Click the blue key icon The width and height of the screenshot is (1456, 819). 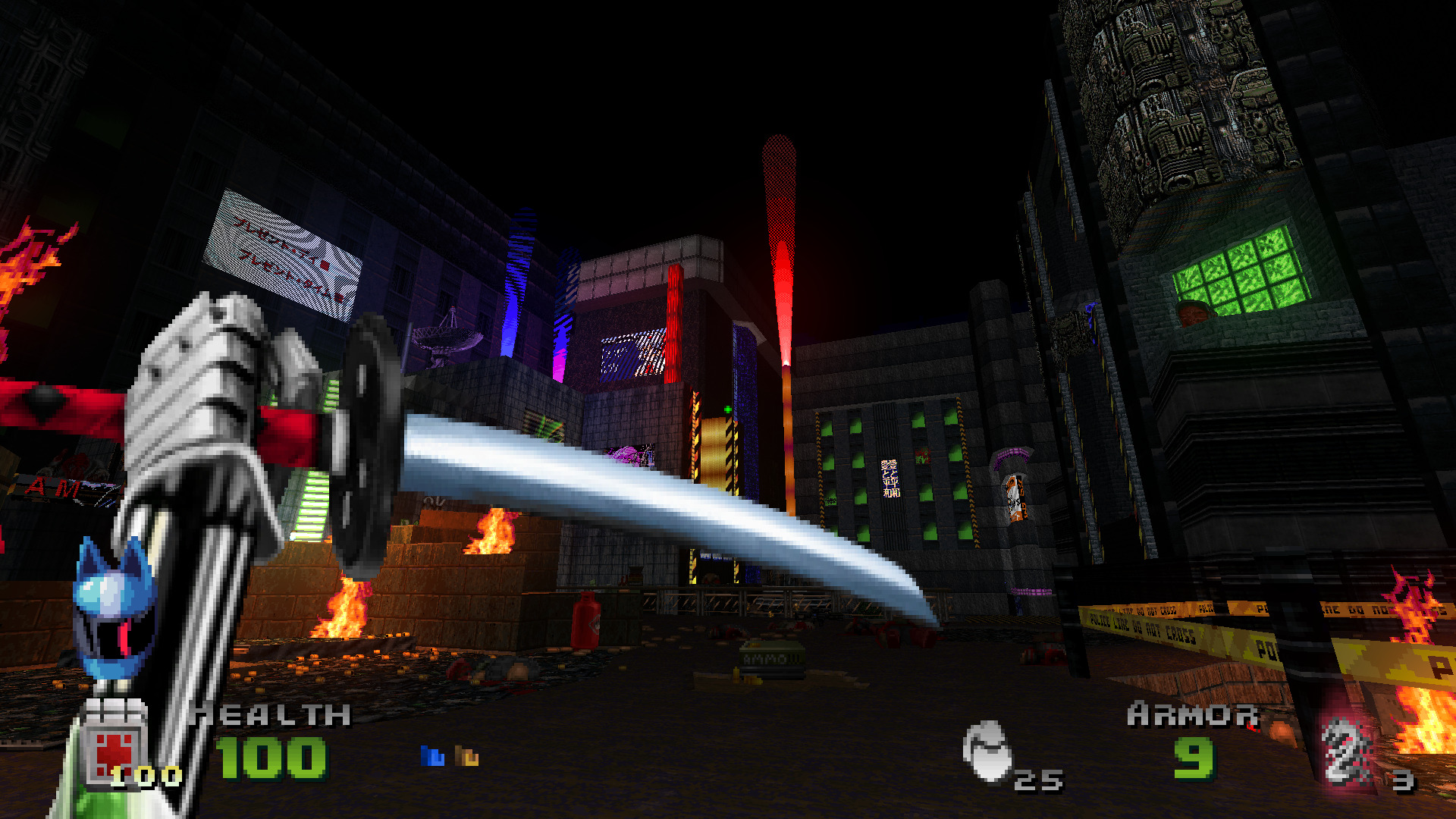coord(432,755)
